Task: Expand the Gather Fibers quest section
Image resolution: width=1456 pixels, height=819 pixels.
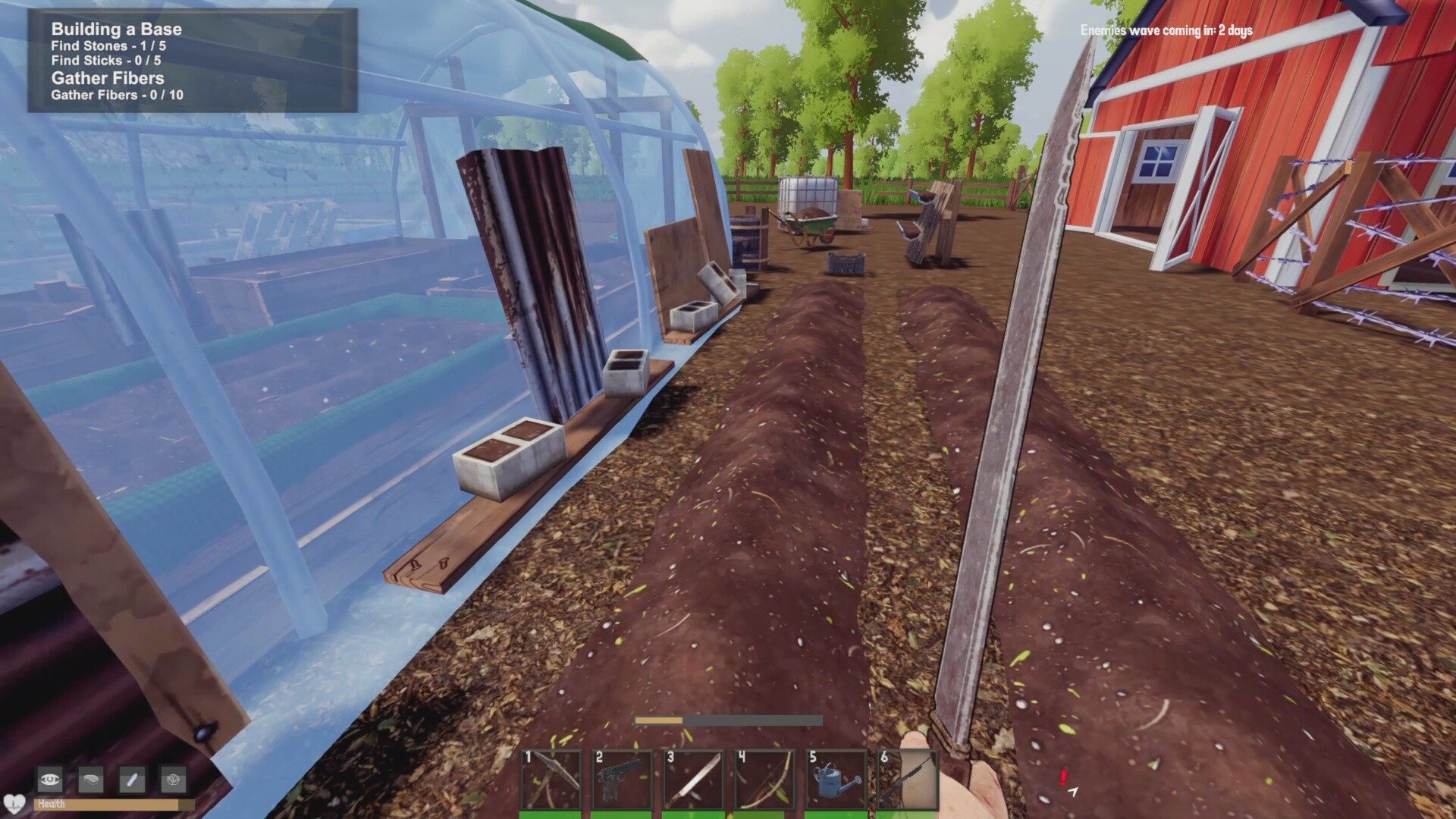Action: point(109,78)
